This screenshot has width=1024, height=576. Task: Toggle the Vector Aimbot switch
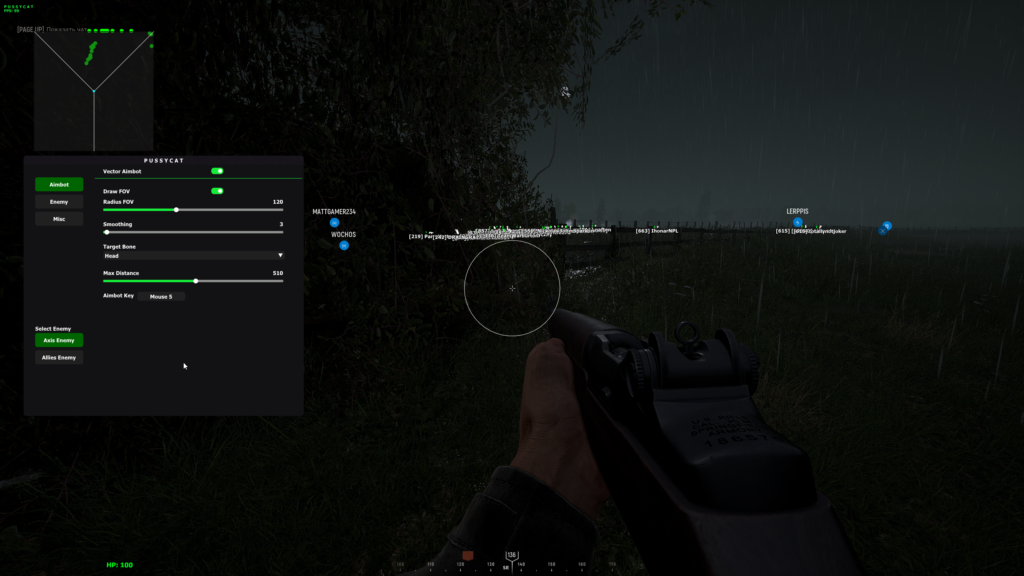click(217, 171)
